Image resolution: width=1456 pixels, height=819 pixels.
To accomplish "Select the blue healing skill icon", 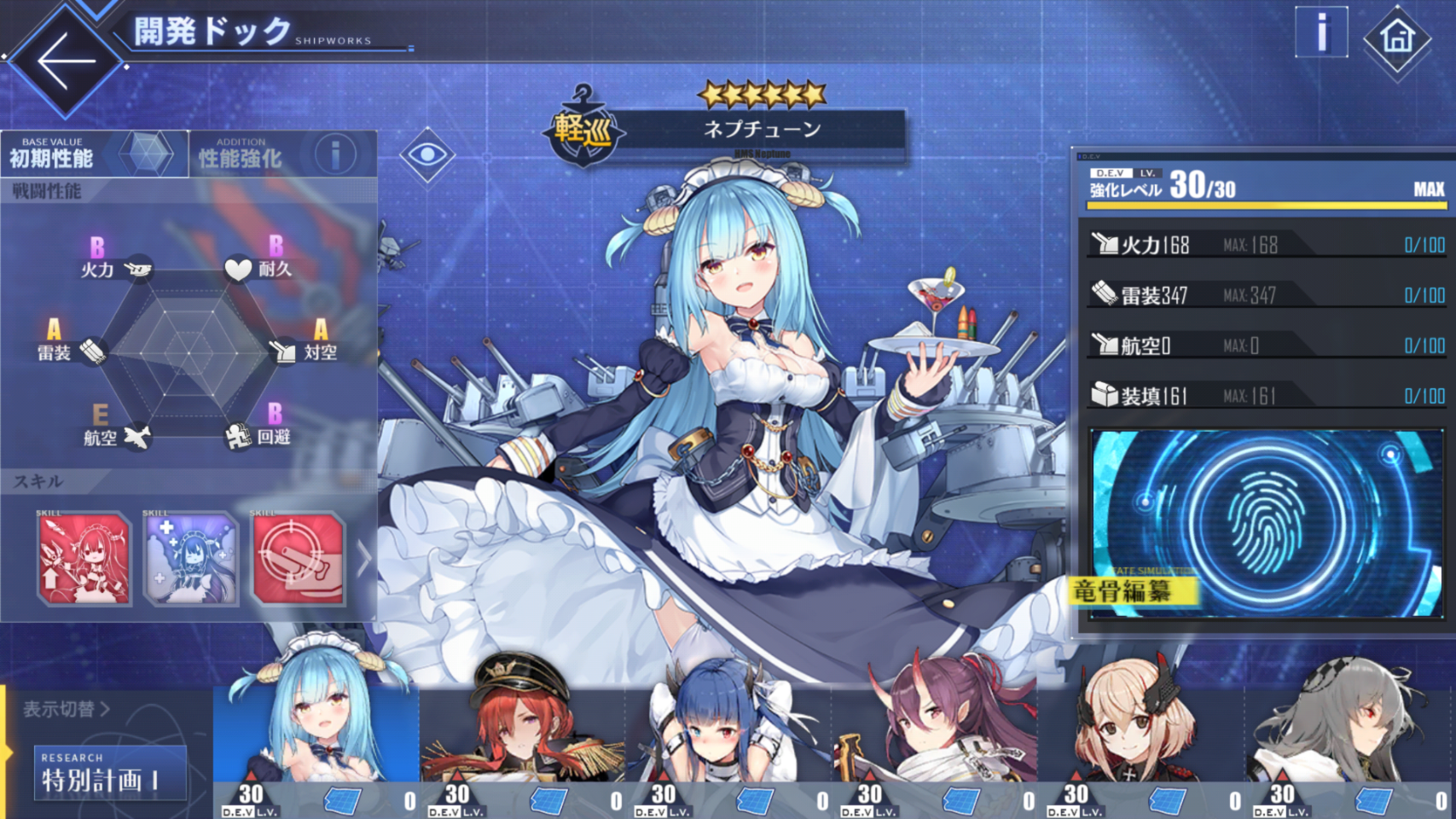I will coord(191,559).
